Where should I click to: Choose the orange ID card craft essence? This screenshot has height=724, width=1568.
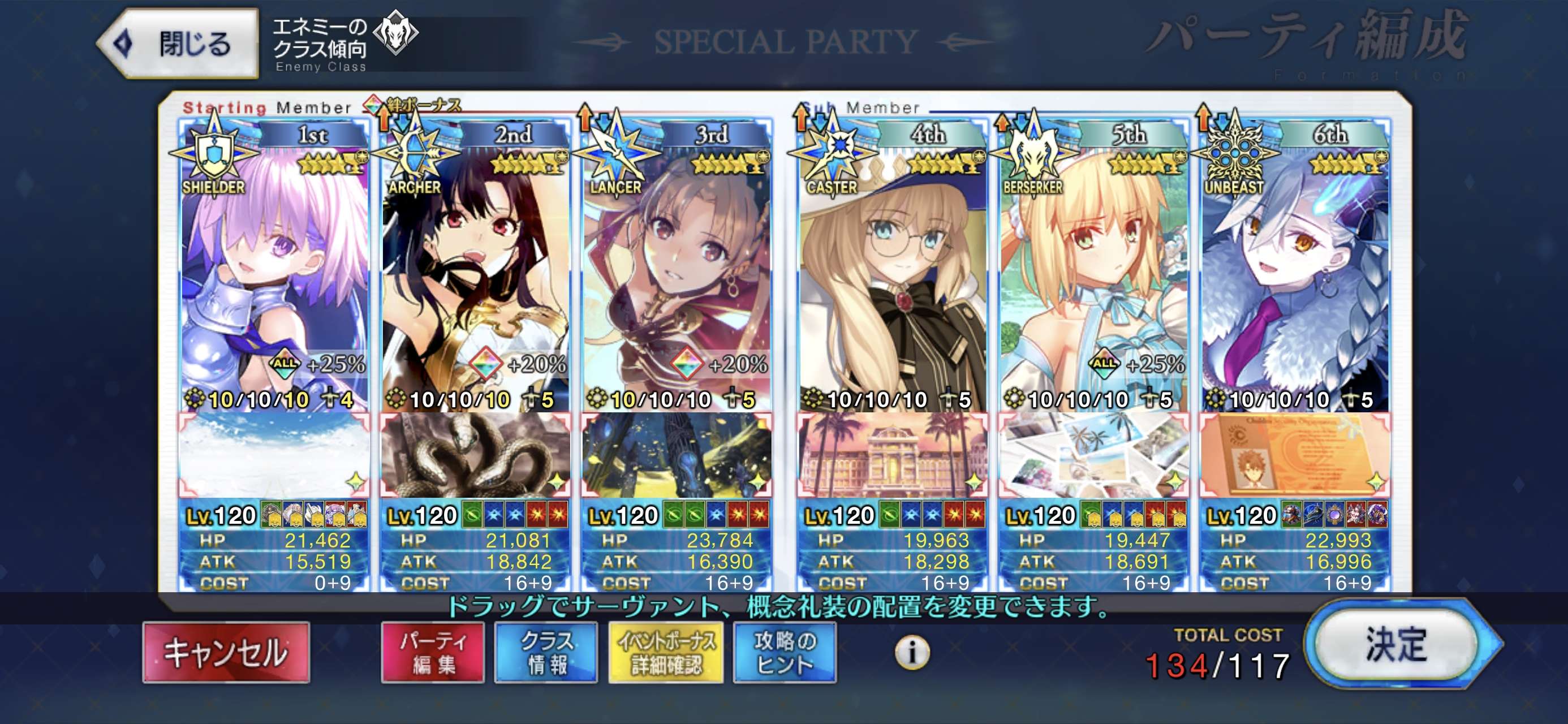pyautogui.click(x=1295, y=454)
